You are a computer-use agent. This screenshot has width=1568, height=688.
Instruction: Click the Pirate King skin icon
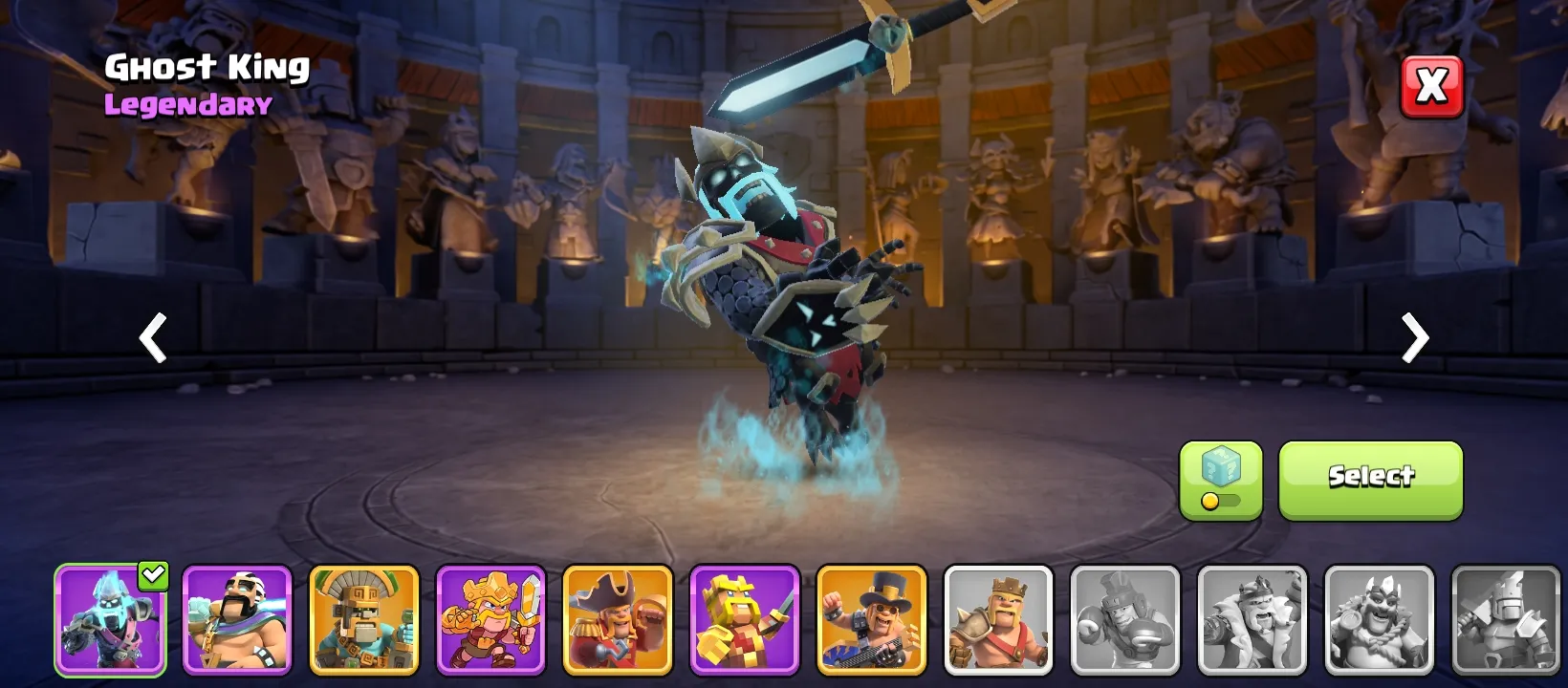pyautogui.click(x=618, y=619)
